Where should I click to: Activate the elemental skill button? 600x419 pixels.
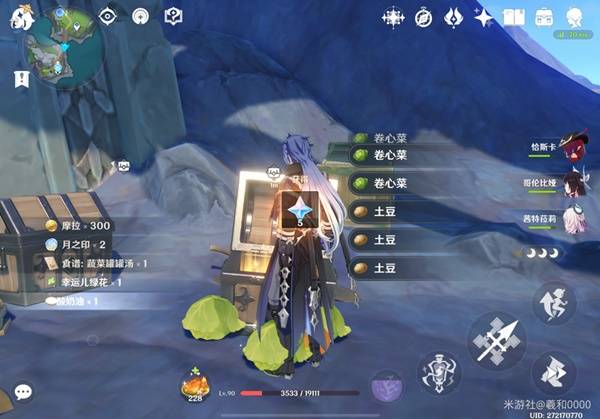click(x=440, y=375)
